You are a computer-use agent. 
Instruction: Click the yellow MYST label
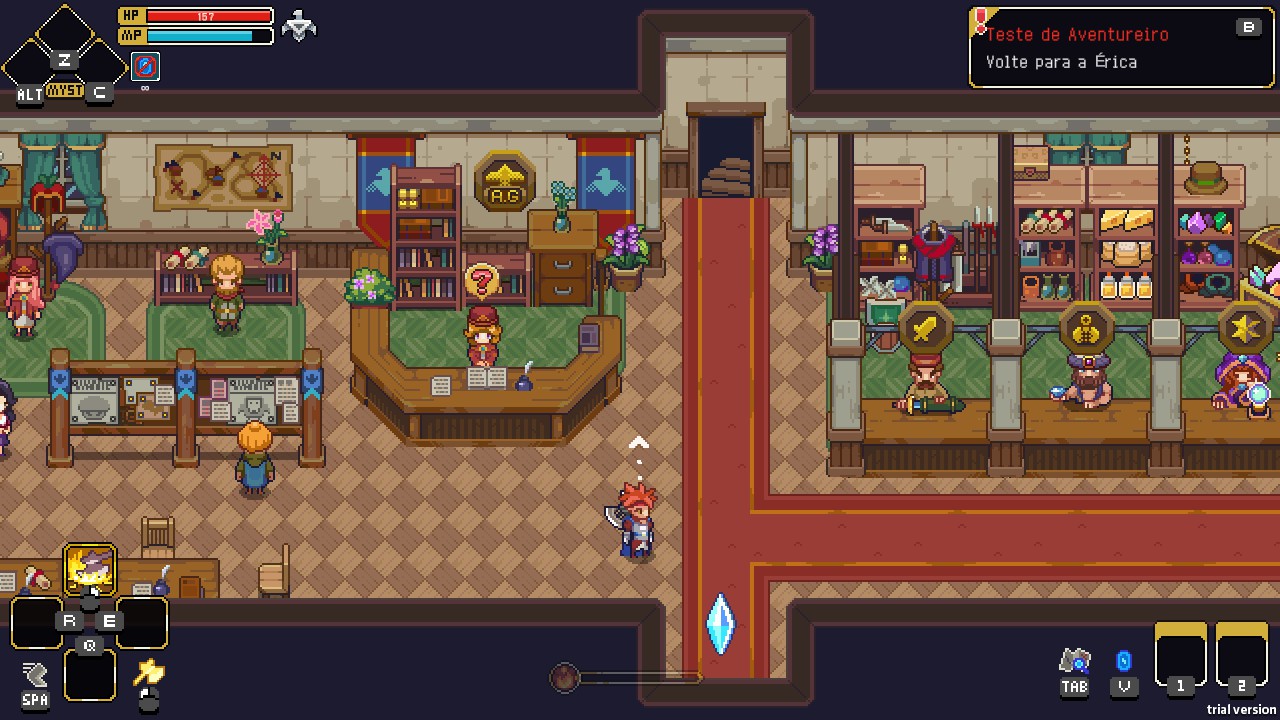[x=65, y=91]
